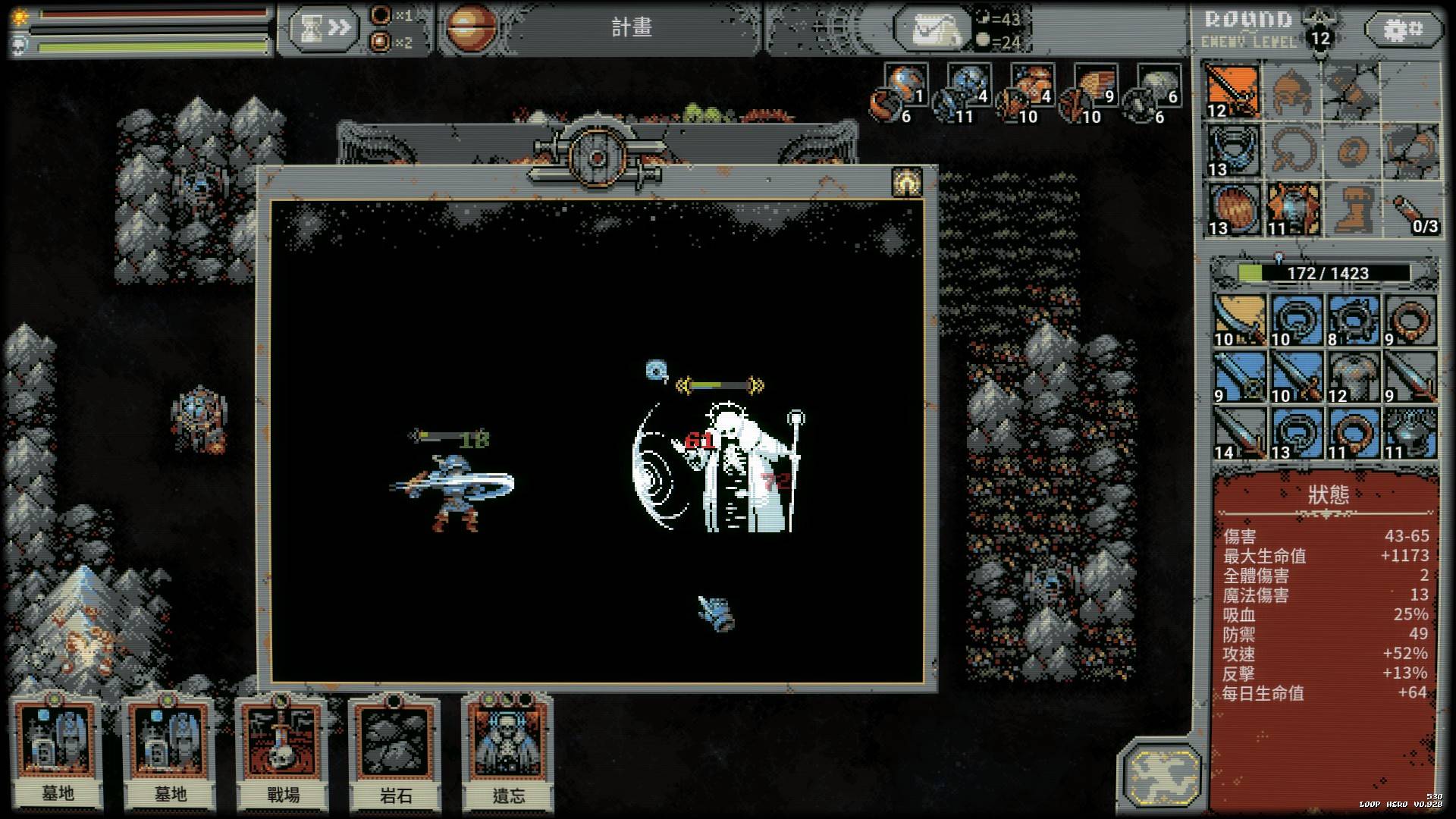
Task: Click the equipped level 13 shield slot
Action: [1234, 209]
